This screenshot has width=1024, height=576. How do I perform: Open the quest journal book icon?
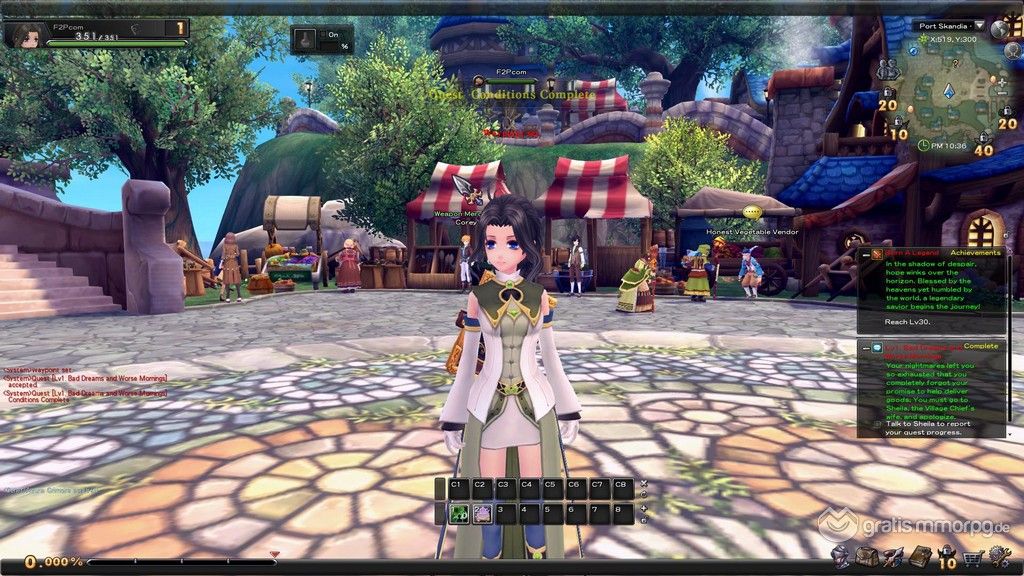coord(920,556)
